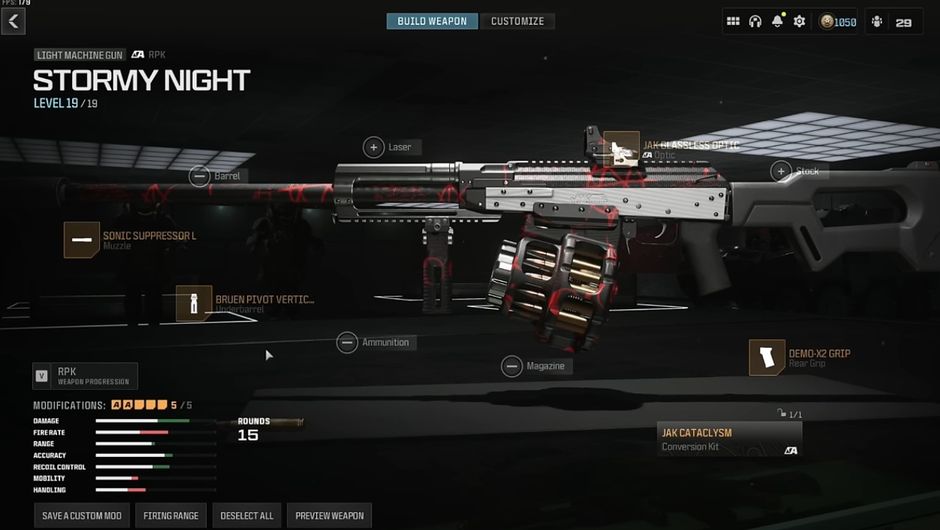Image resolution: width=940 pixels, height=530 pixels.
Task: Open notifications bell icon
Action: pyautogui.click(x=777, y=22)
